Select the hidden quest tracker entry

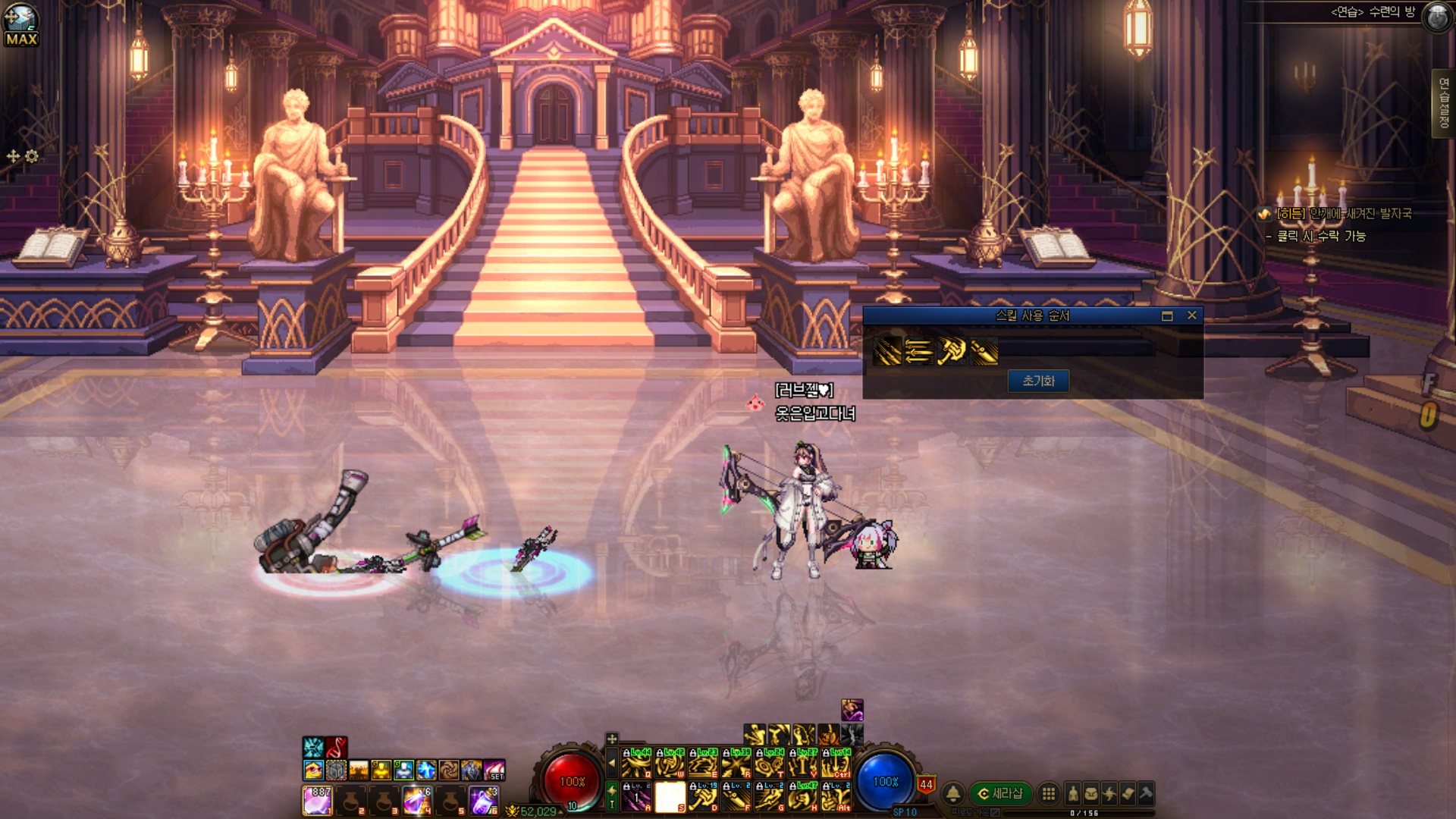pos(1342,214)
